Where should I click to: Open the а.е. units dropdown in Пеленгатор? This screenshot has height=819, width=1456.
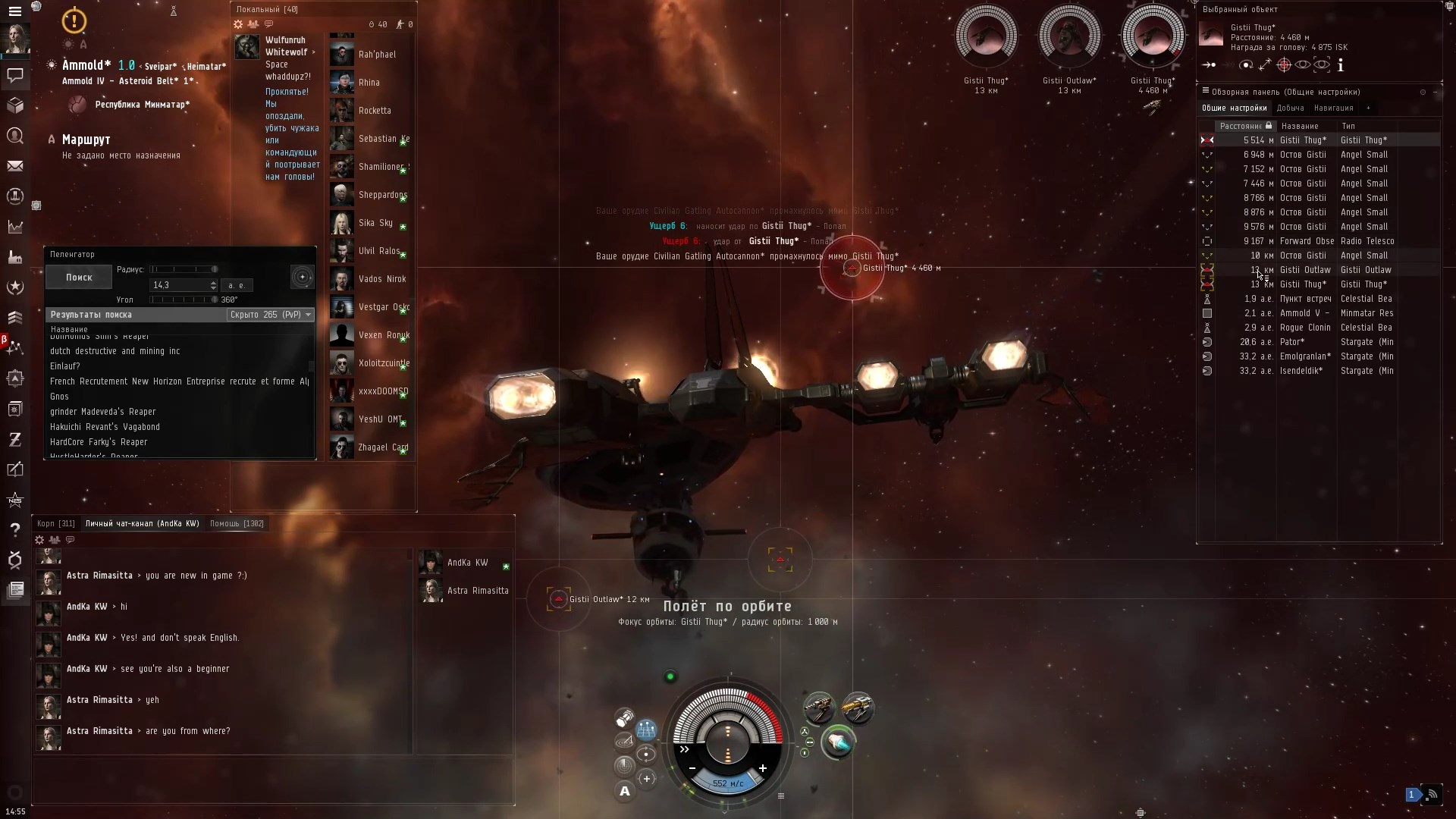[x=237, y=285]
